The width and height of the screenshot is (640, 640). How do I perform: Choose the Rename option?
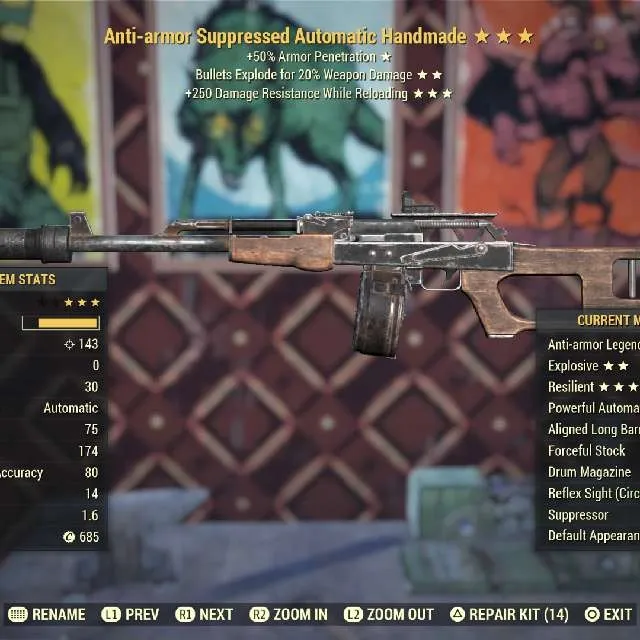click(47, 614)
